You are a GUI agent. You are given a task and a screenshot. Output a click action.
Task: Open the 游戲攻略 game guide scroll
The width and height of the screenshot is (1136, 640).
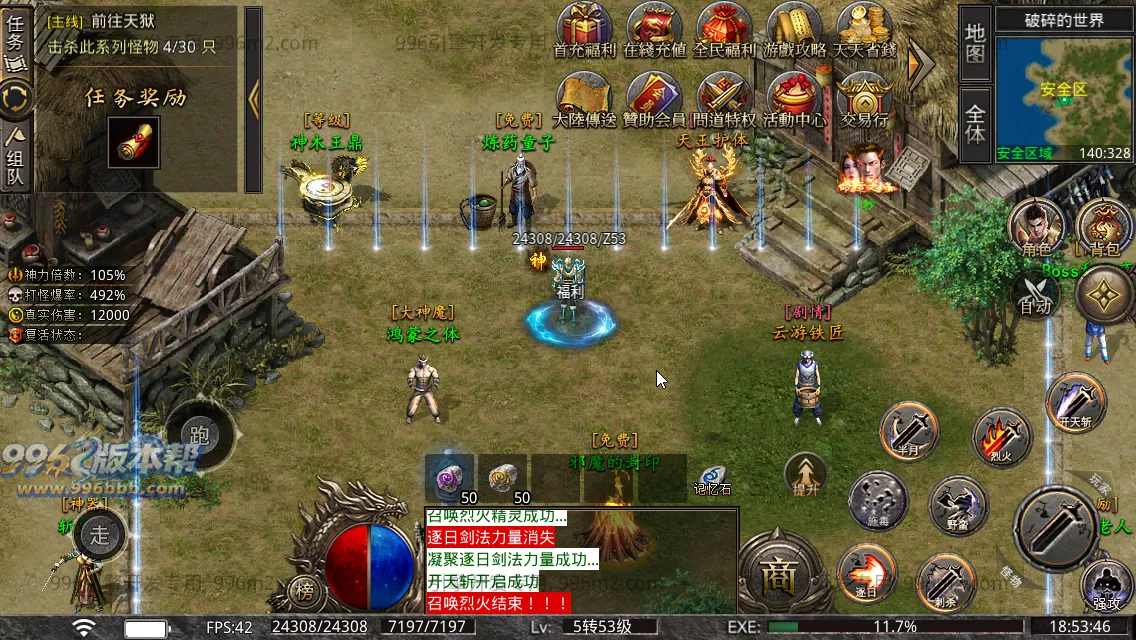(x=795, y=28)
